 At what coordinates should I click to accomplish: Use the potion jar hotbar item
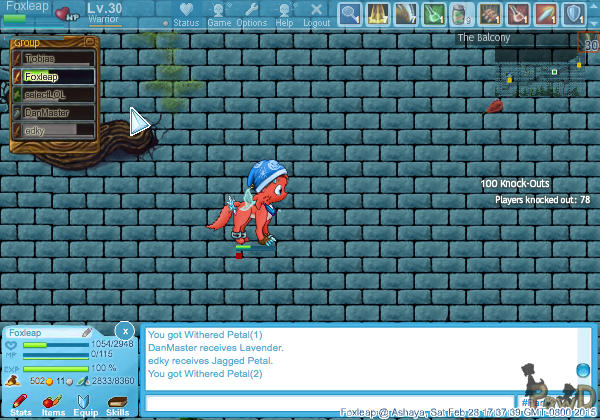tap(462, 14)
